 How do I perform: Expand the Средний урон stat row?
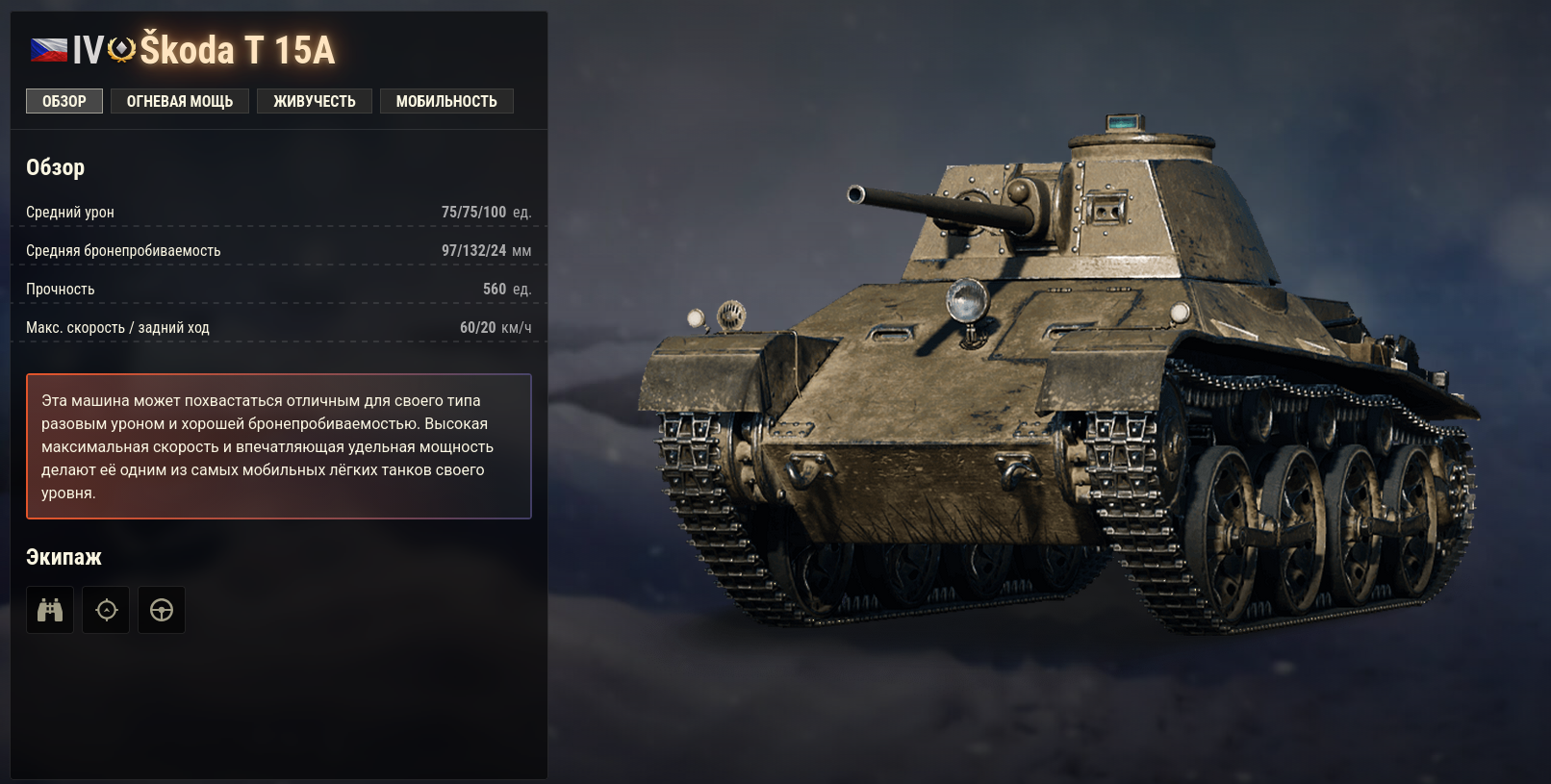(279, 212)
